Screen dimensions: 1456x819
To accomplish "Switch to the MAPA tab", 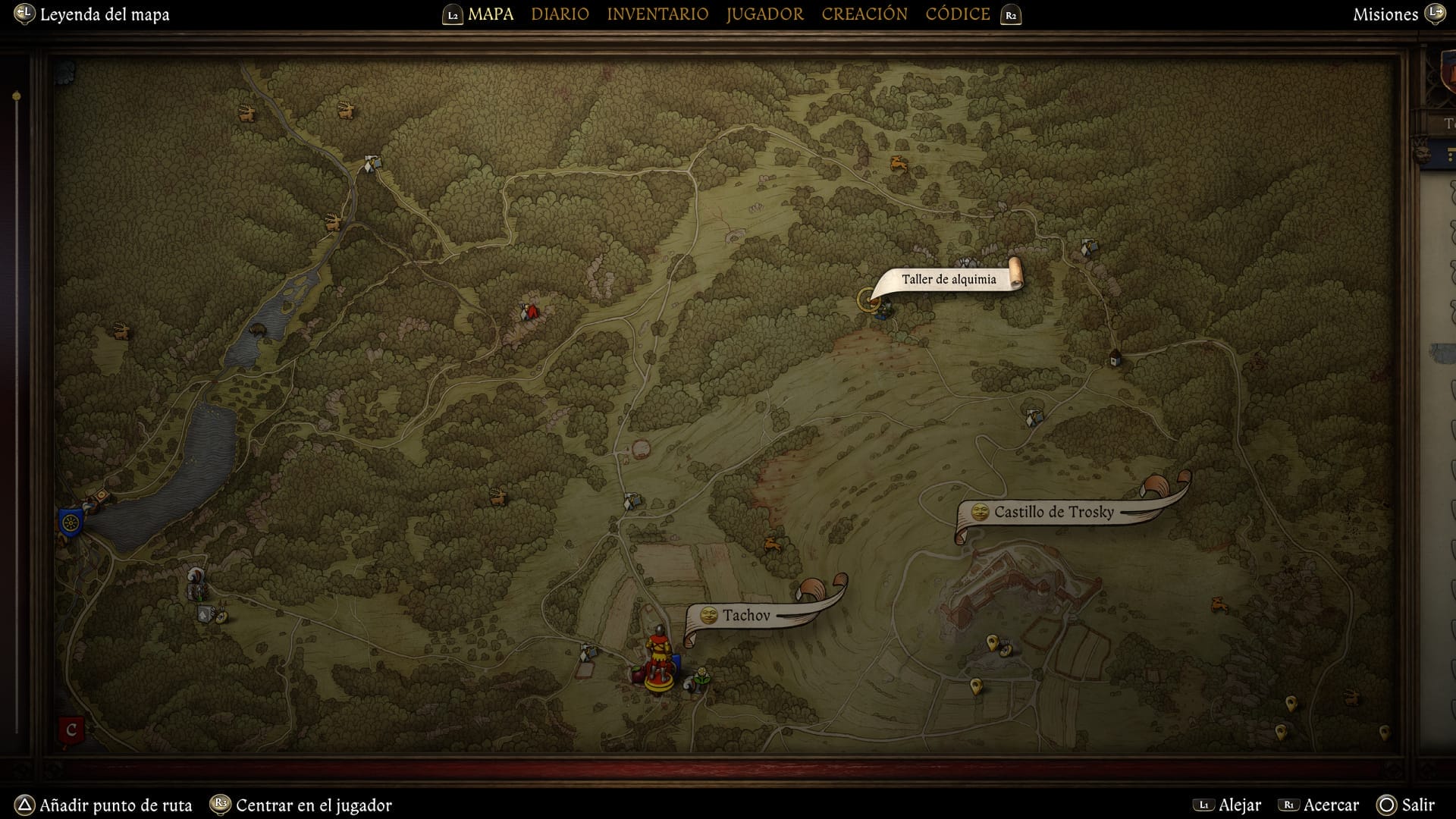I will click(490, 14).
